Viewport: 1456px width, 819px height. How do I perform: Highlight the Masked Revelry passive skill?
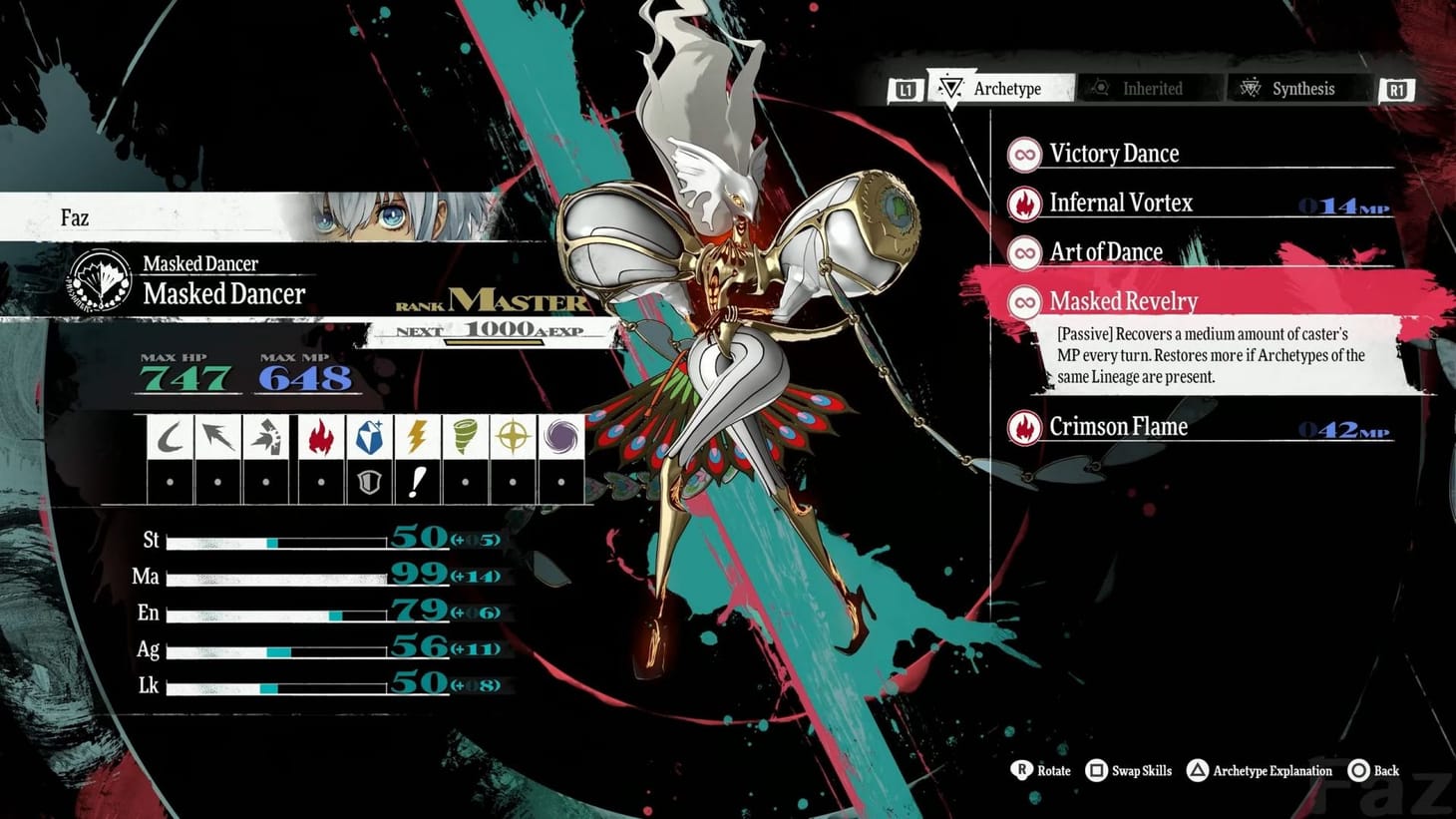click(x=1123, y=301)
